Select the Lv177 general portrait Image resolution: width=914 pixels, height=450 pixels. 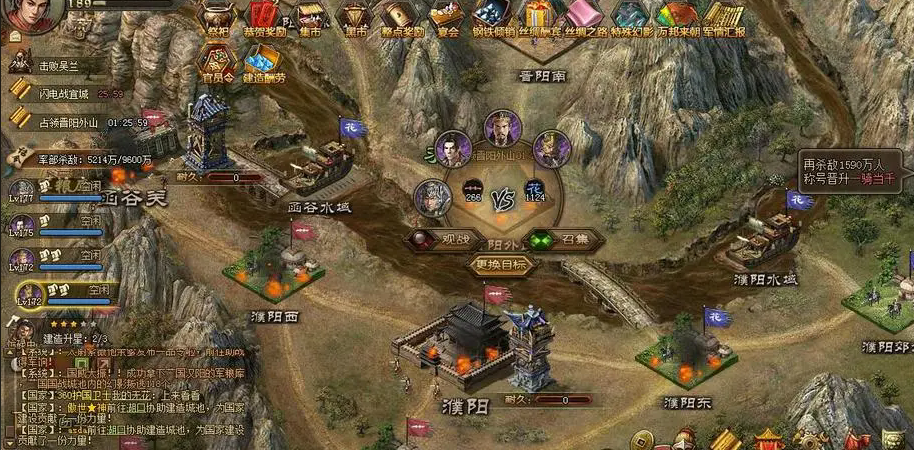tap(23, 192)
